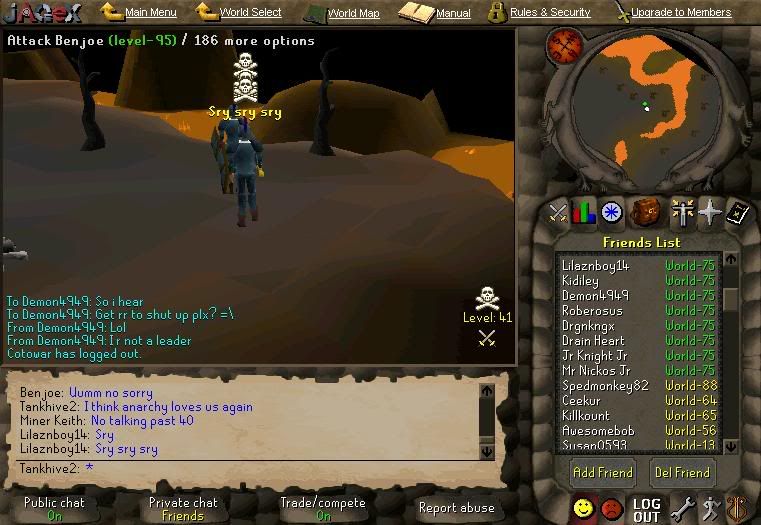Open the game Manual
Screen dimensions: 761x525
(x=452, y=14)
